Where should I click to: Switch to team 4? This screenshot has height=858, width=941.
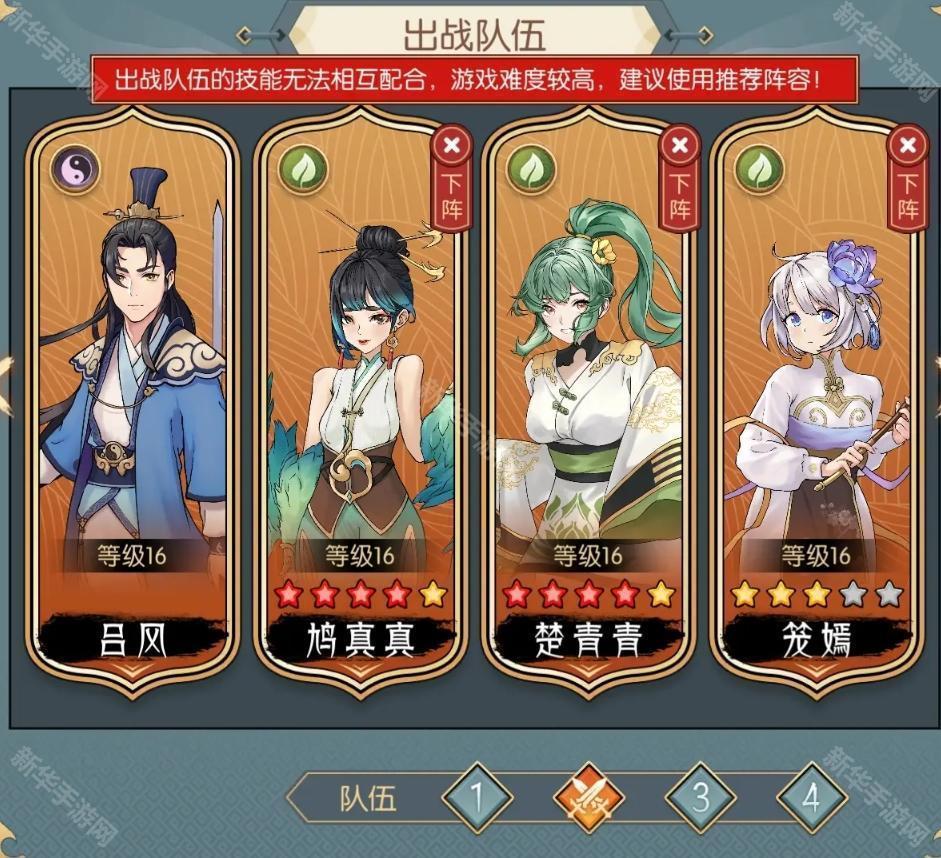pyautogui.click(x=812, y=798)
